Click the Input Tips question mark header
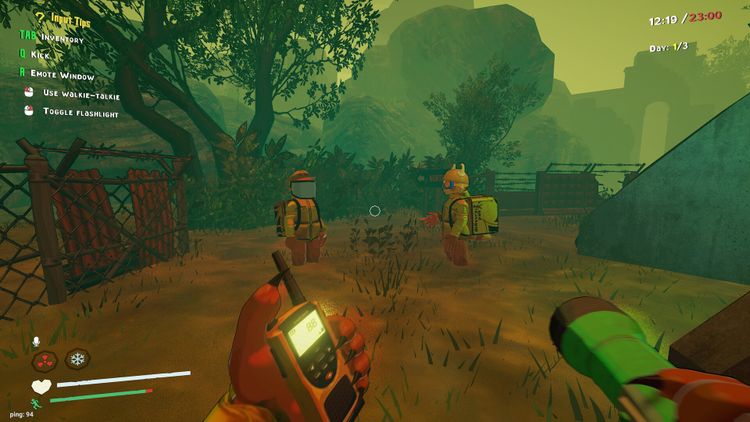750x422 pixels. (40, 17)
